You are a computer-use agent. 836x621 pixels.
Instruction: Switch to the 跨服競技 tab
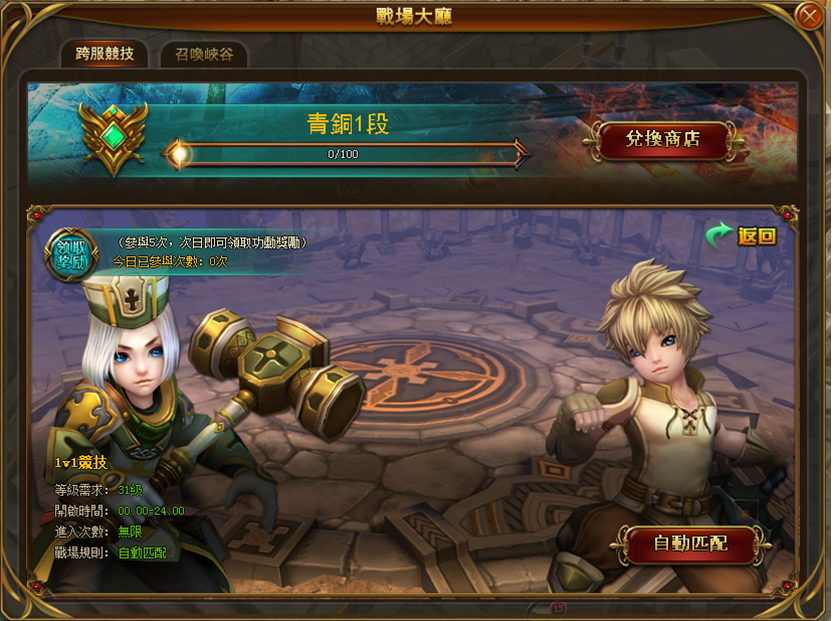point(104,54)
